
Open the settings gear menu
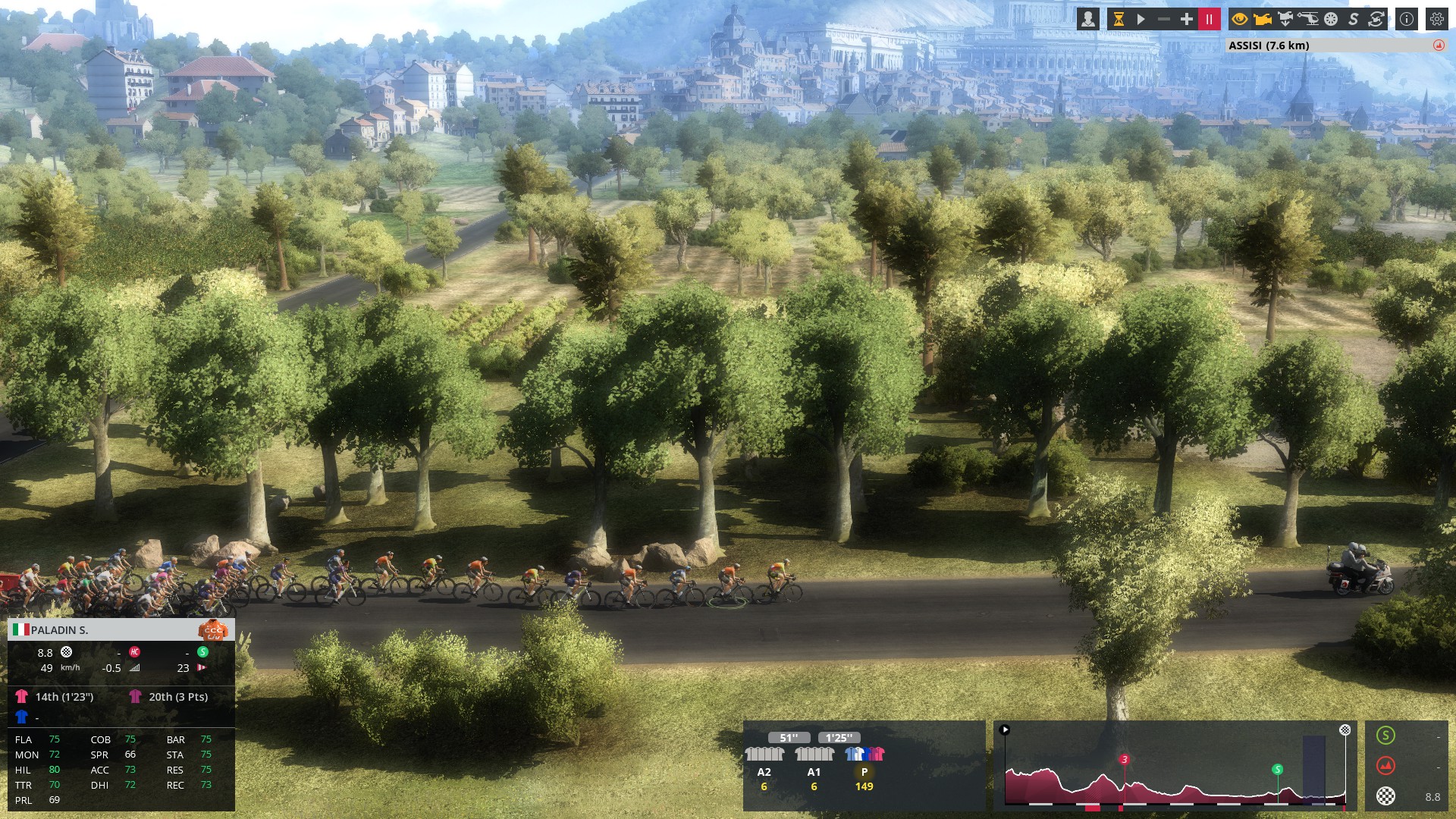click(x=1437, y=20)
